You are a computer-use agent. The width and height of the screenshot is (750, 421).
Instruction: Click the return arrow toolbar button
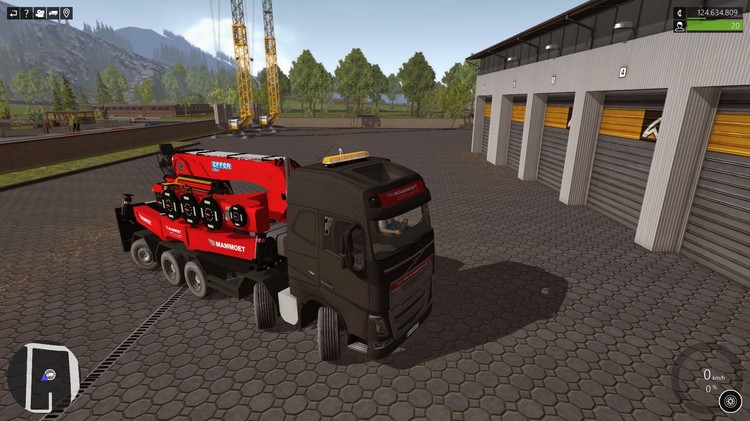pyautogui.click(x=13, y=13)
